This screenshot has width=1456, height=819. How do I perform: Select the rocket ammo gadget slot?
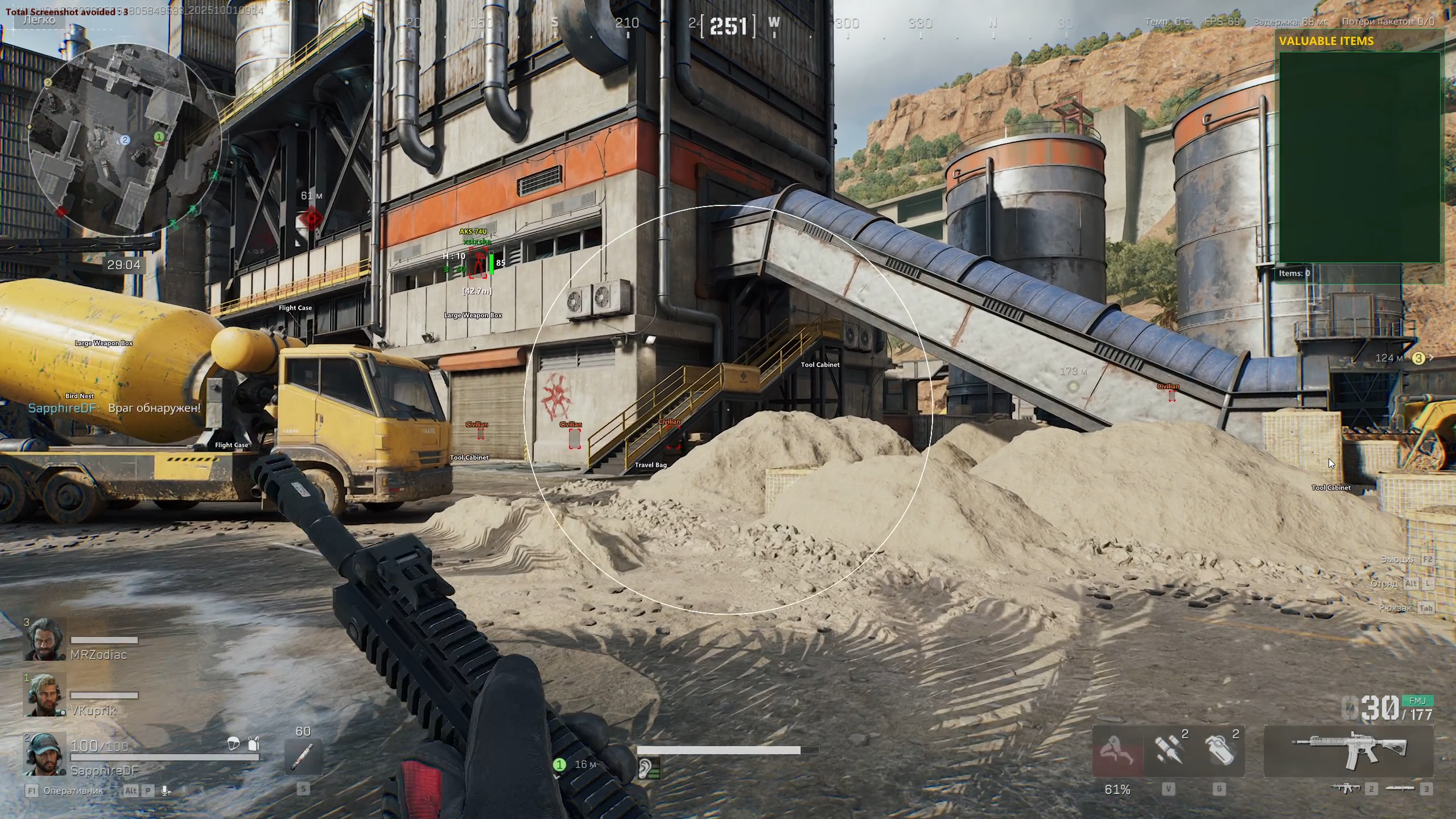tap(1168, 751)
